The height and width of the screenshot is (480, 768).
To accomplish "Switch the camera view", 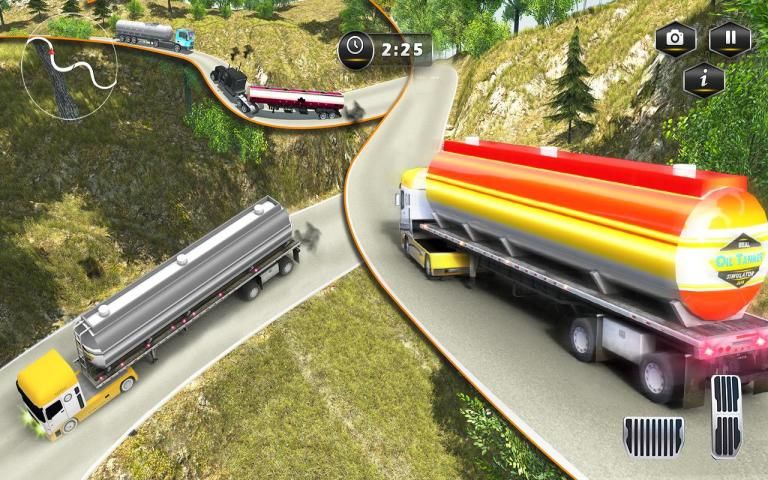I will [676, 39].
